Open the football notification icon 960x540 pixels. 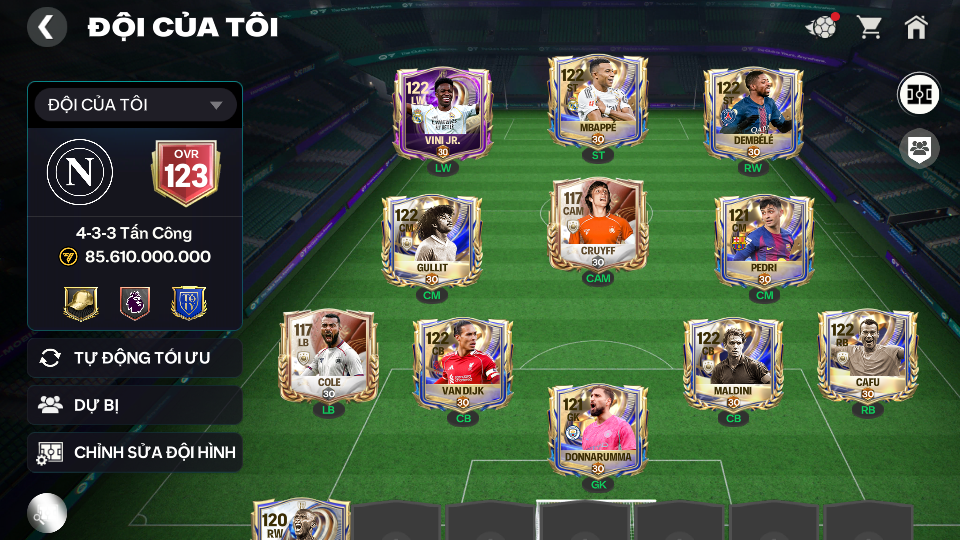tap(821, 27)
